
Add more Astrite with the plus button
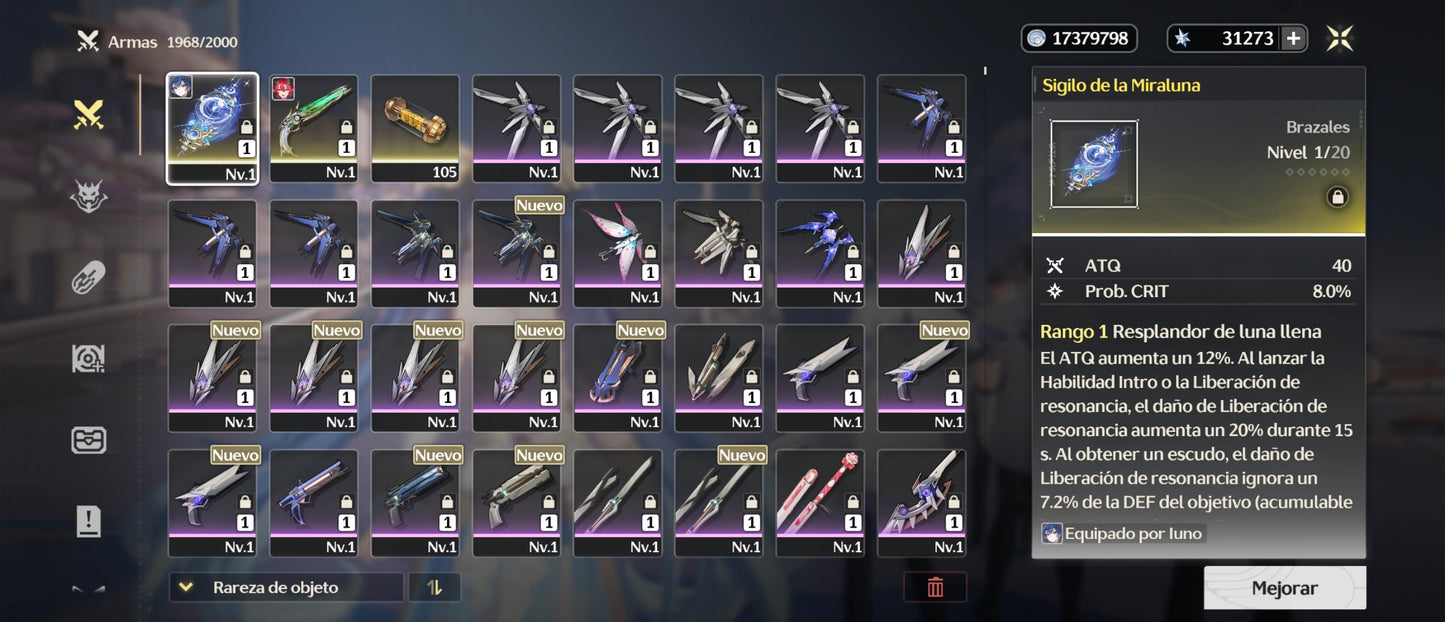coord(1293,39)
